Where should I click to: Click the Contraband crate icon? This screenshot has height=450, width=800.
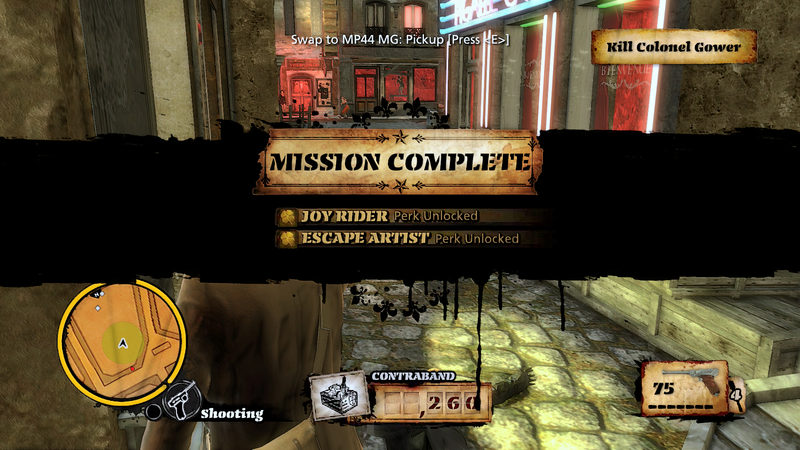pyautogui.click(x=336, y=396)
